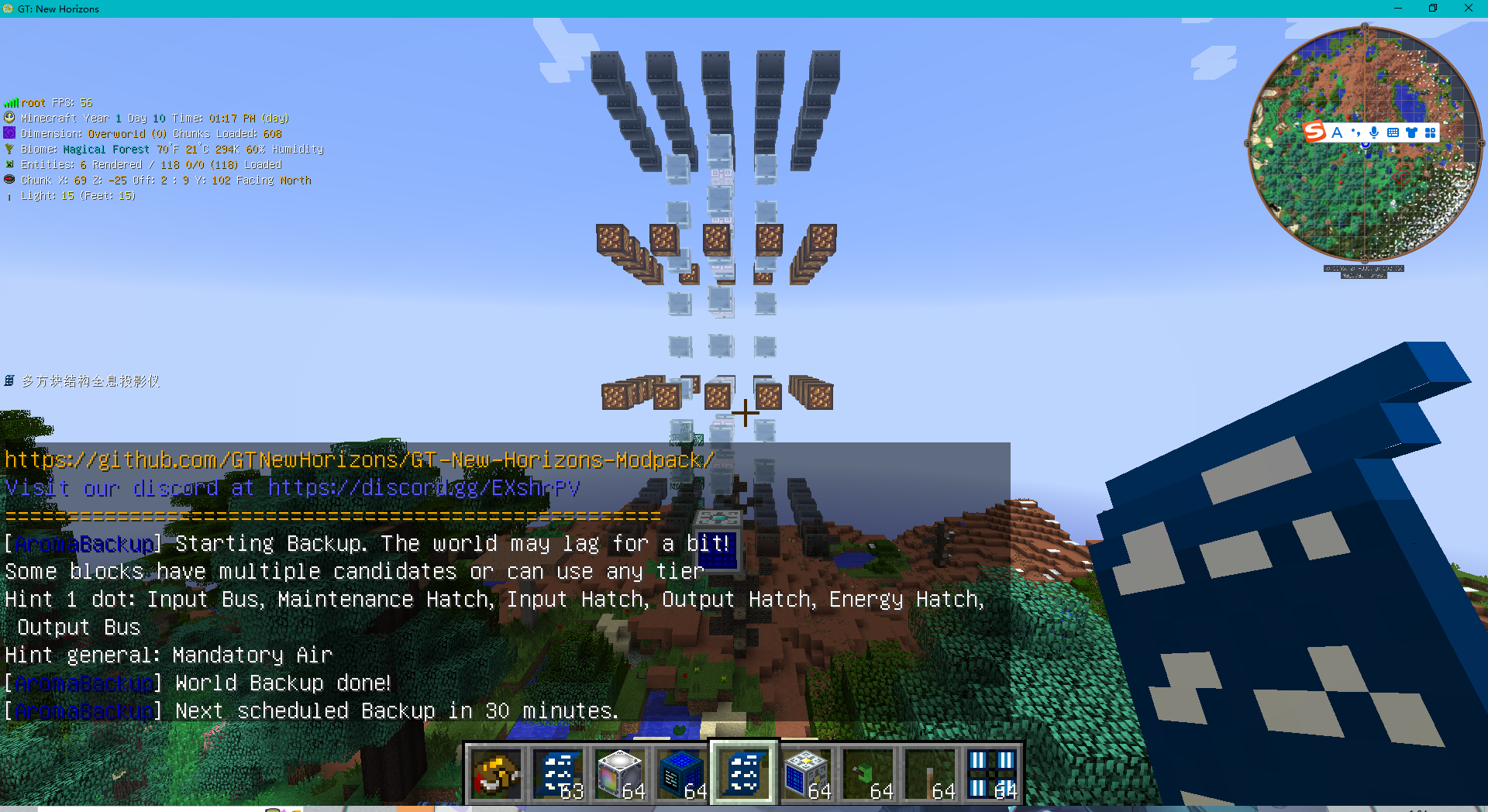Select the striped window block in the last slot

coord(992,773)
